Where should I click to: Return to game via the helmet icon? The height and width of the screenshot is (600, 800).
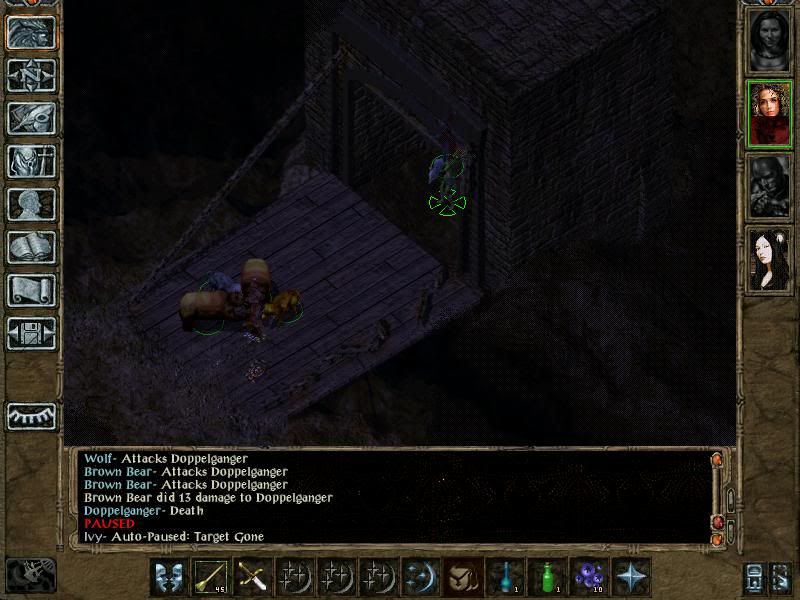pyautogui.click(x=31, y=32)
